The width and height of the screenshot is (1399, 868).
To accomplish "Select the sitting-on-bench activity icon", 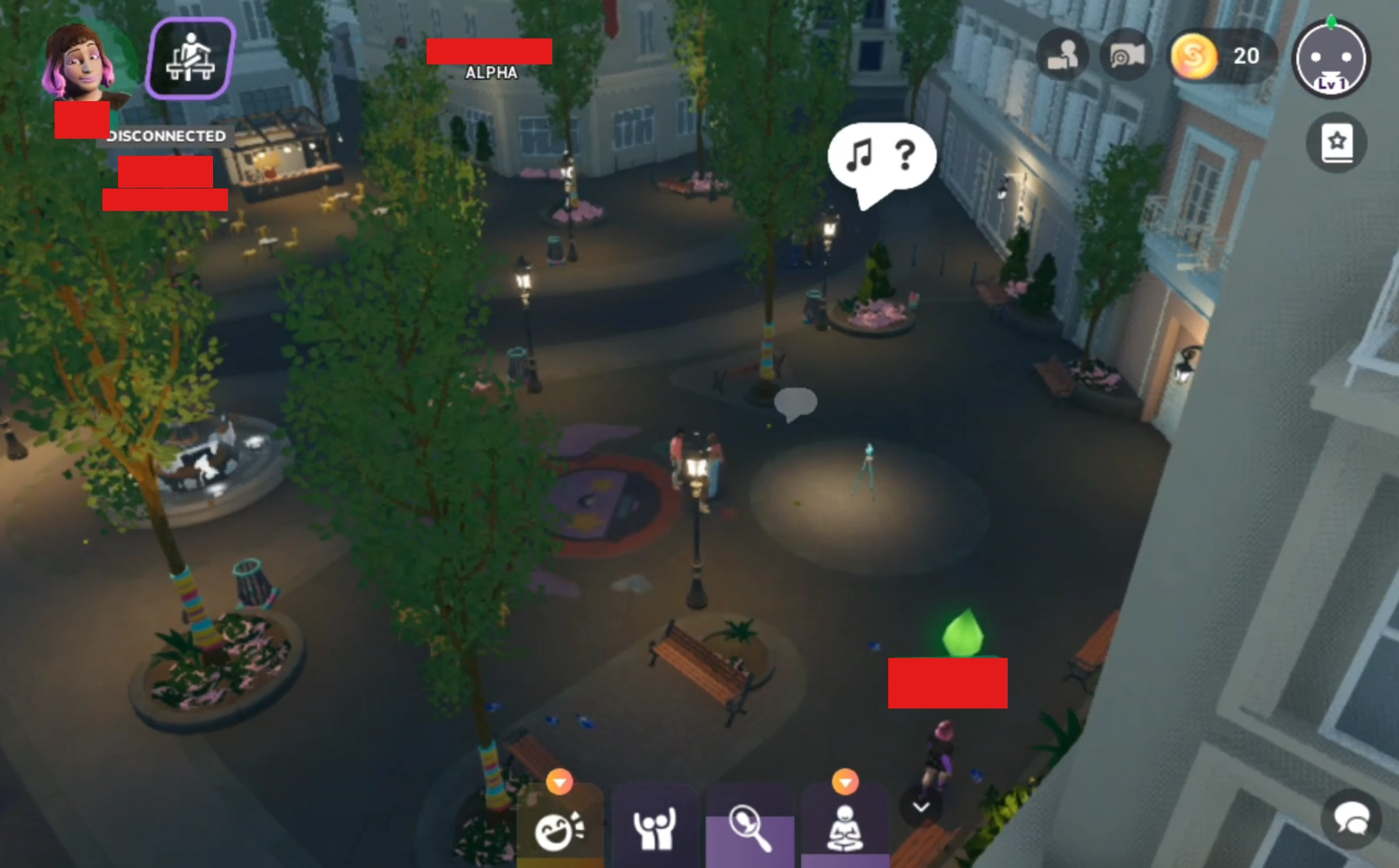I will pos(191,58).
